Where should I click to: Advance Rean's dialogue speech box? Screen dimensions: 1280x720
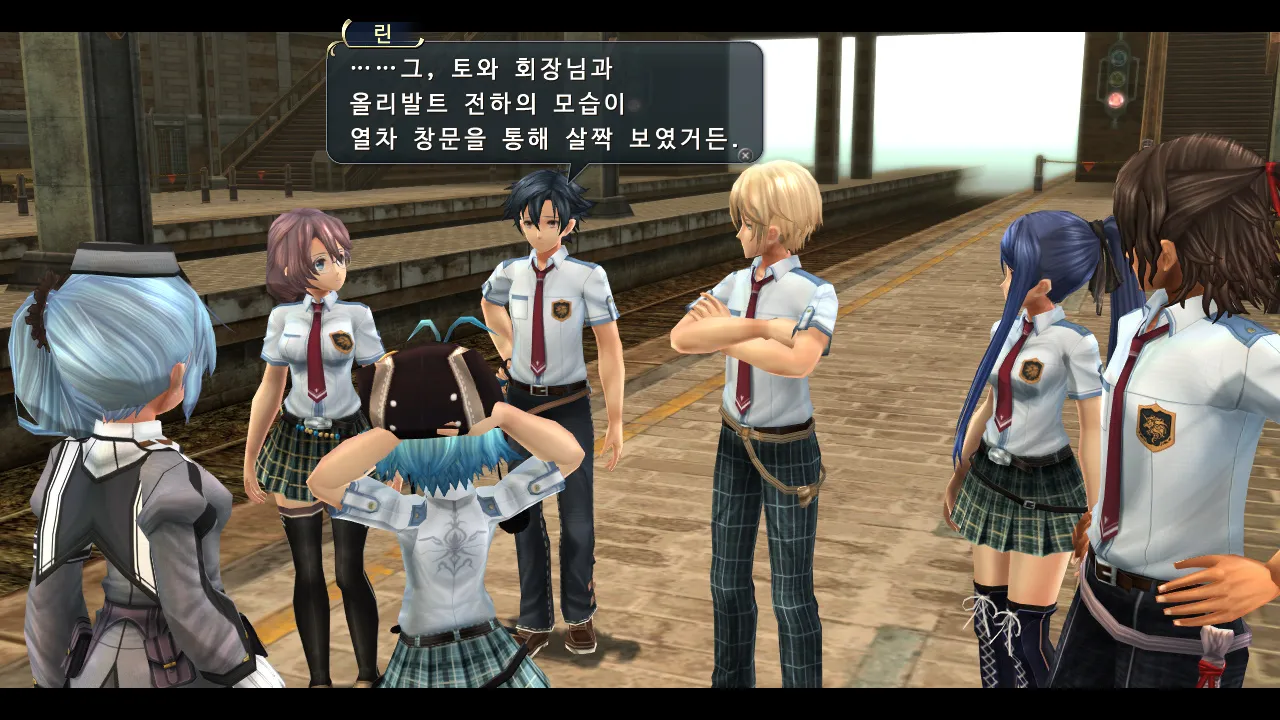click(744, 155)
